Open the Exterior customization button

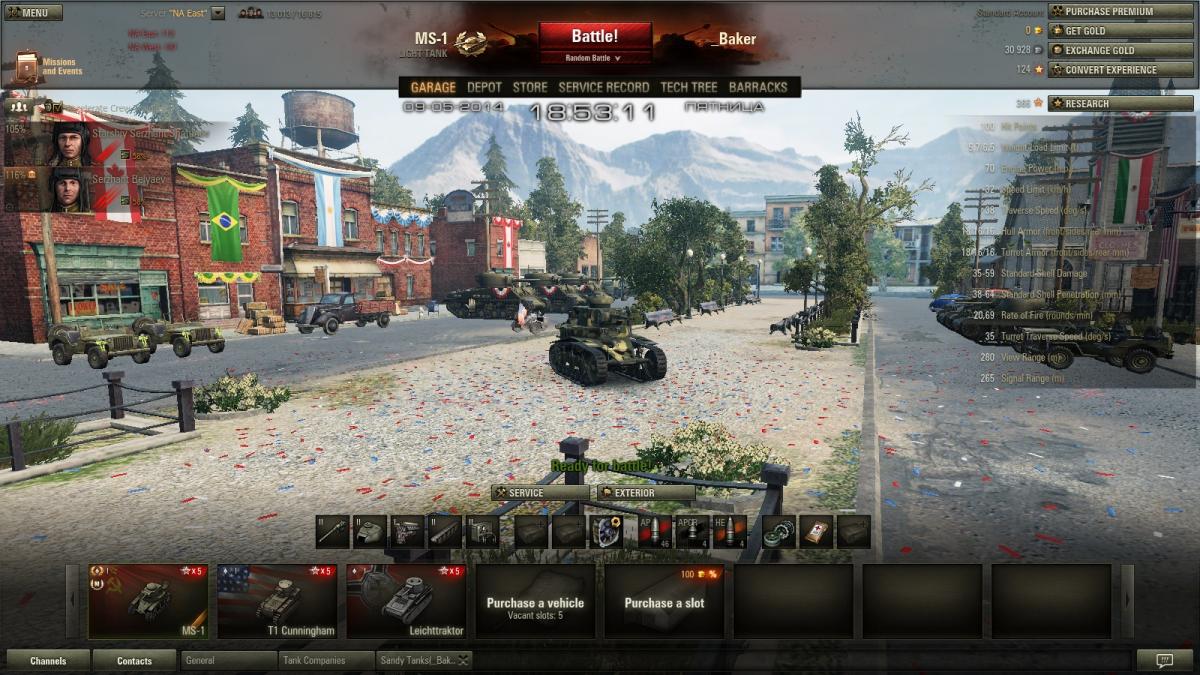(x=646, y=493)
